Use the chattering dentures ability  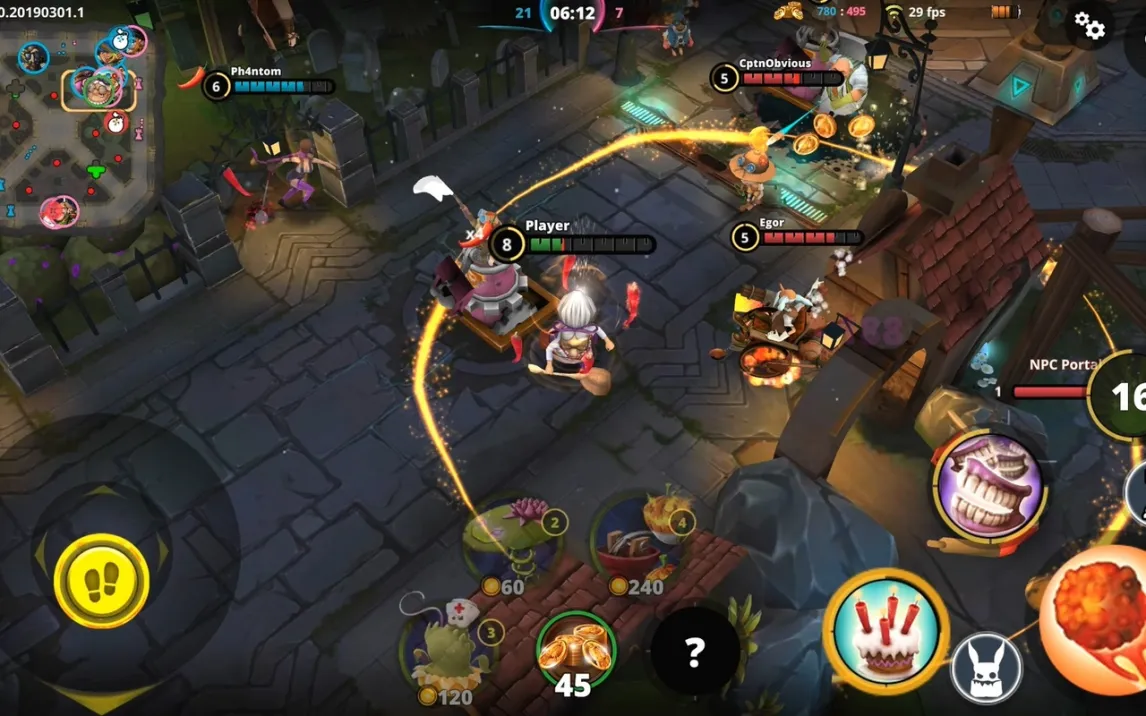click(x=988, y=487)
